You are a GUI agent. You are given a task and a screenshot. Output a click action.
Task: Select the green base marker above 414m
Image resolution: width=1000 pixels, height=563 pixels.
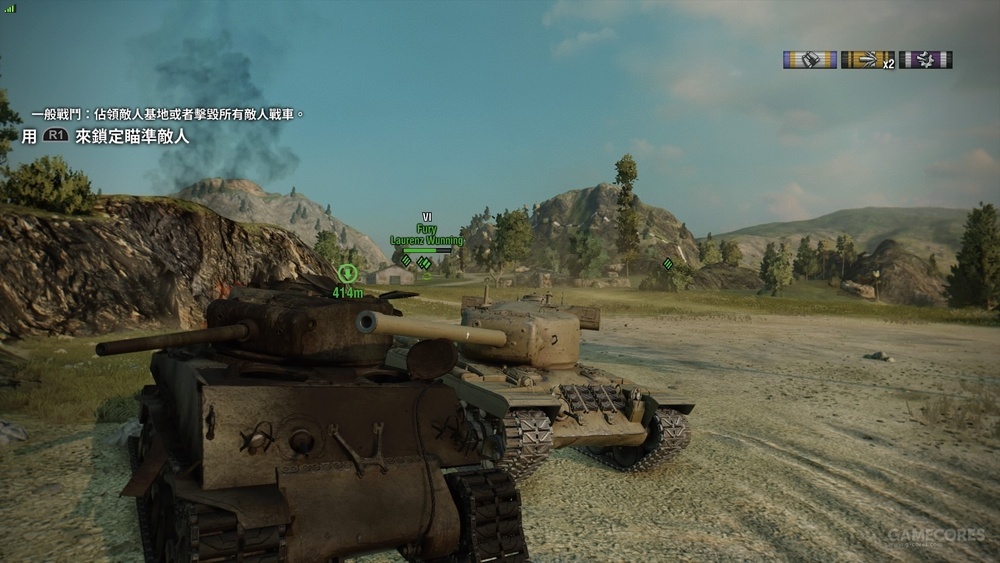click(347, 273)
